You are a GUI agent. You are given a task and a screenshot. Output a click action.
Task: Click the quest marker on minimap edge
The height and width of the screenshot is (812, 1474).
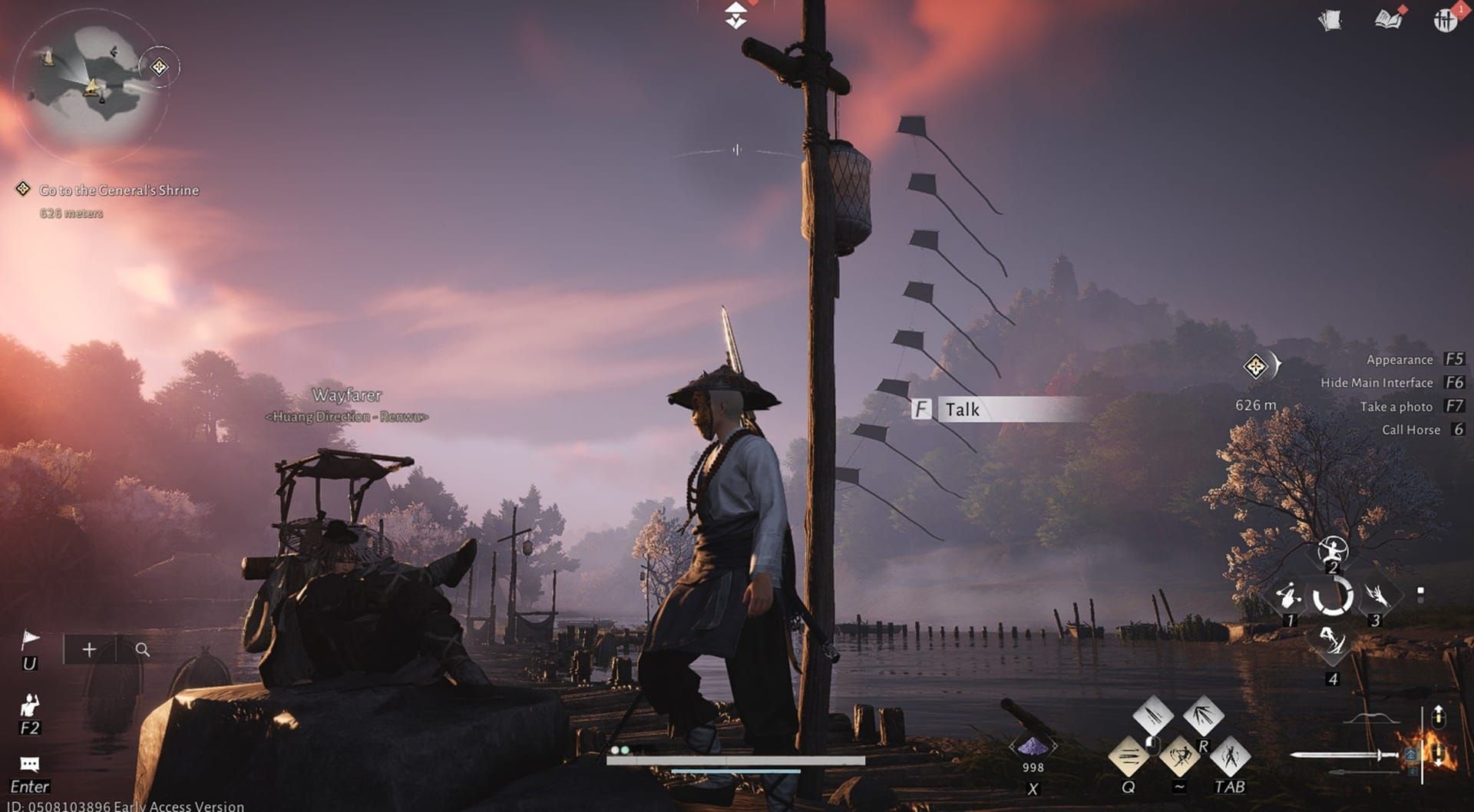pyautogui.click(x=159, y=68)
